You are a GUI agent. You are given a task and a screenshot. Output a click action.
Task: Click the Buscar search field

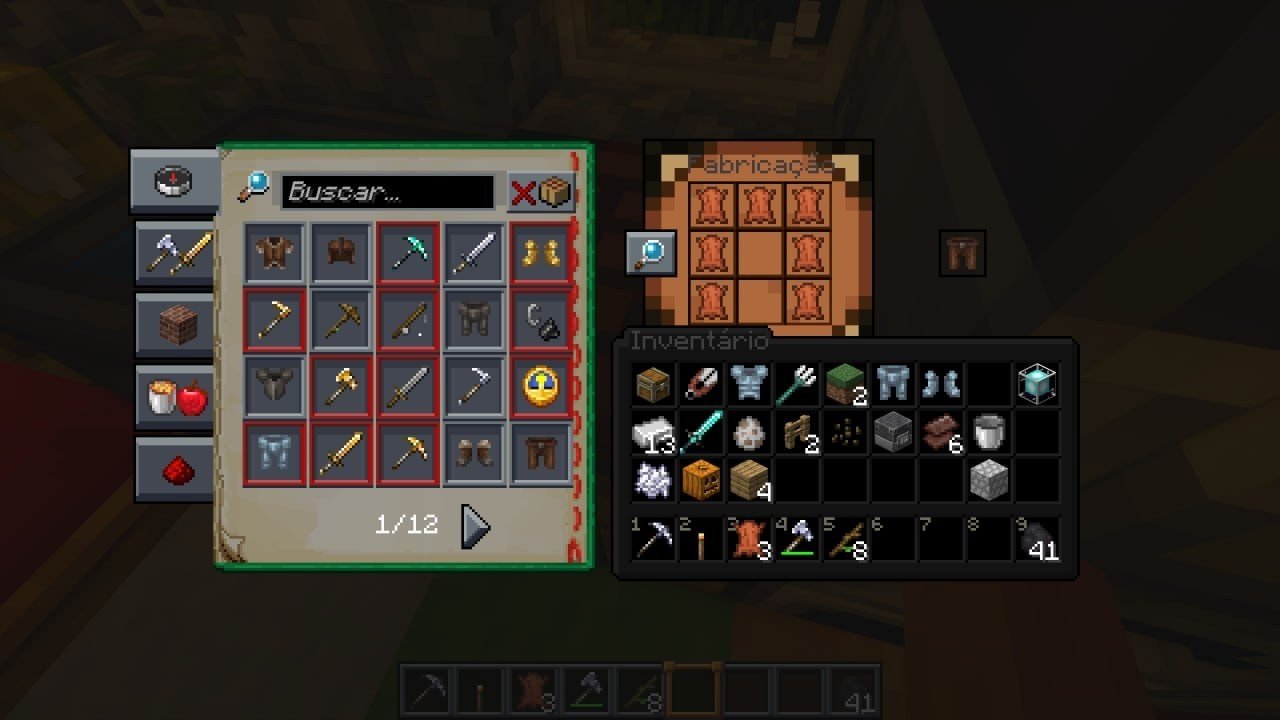point(388,191)
